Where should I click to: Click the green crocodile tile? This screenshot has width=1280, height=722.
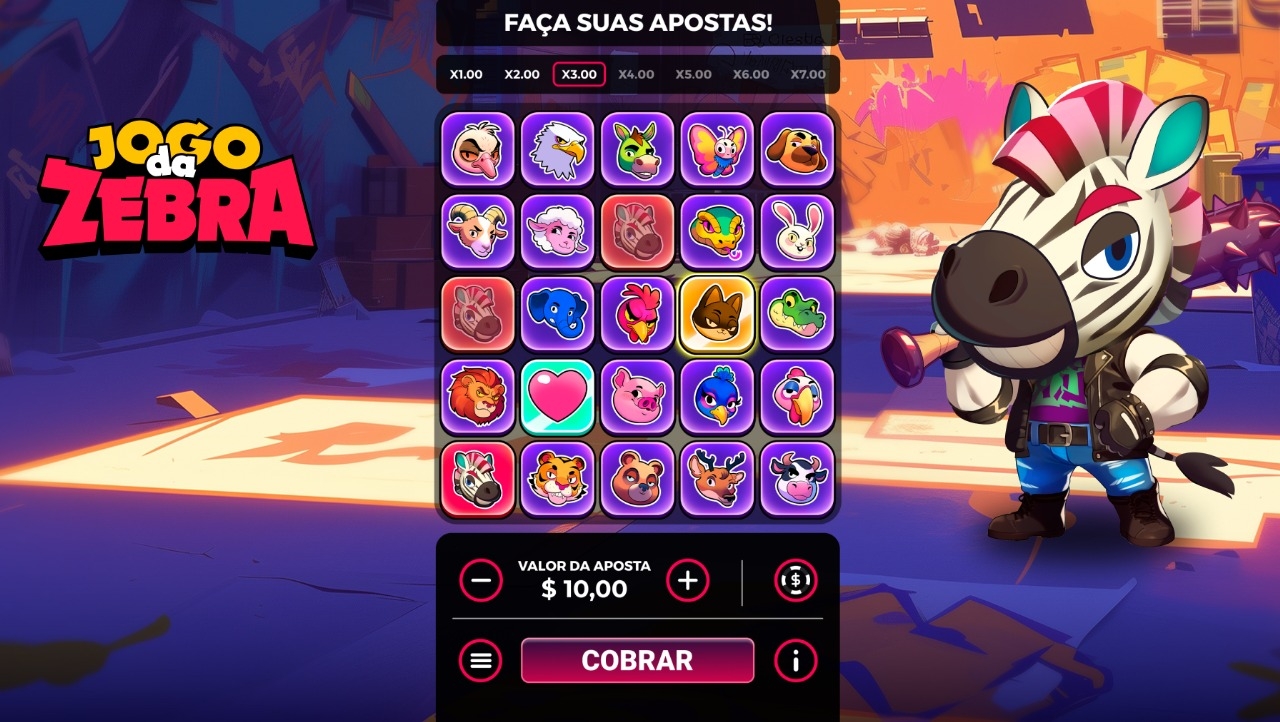click(797, 314)
